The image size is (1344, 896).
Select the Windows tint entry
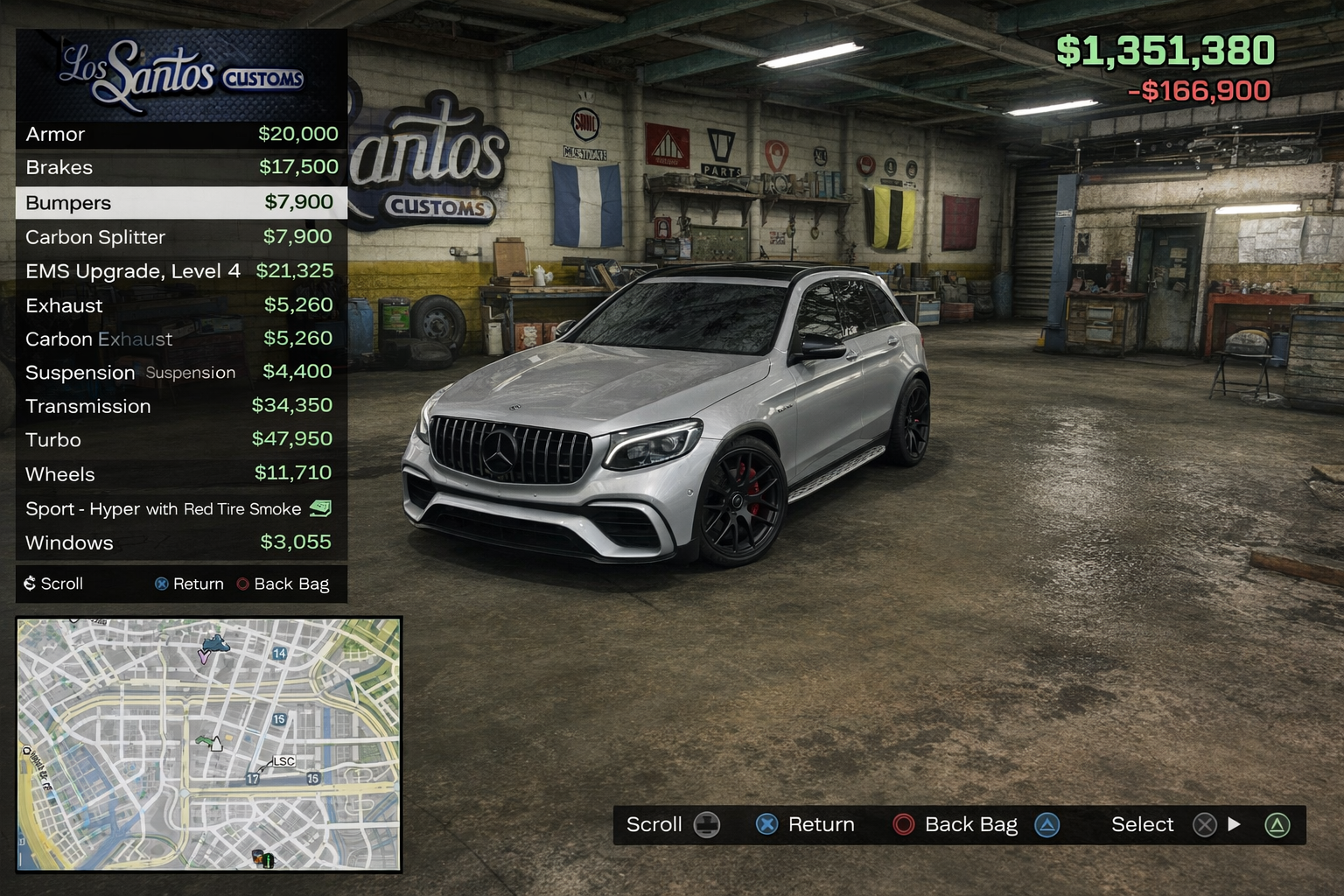181,542
